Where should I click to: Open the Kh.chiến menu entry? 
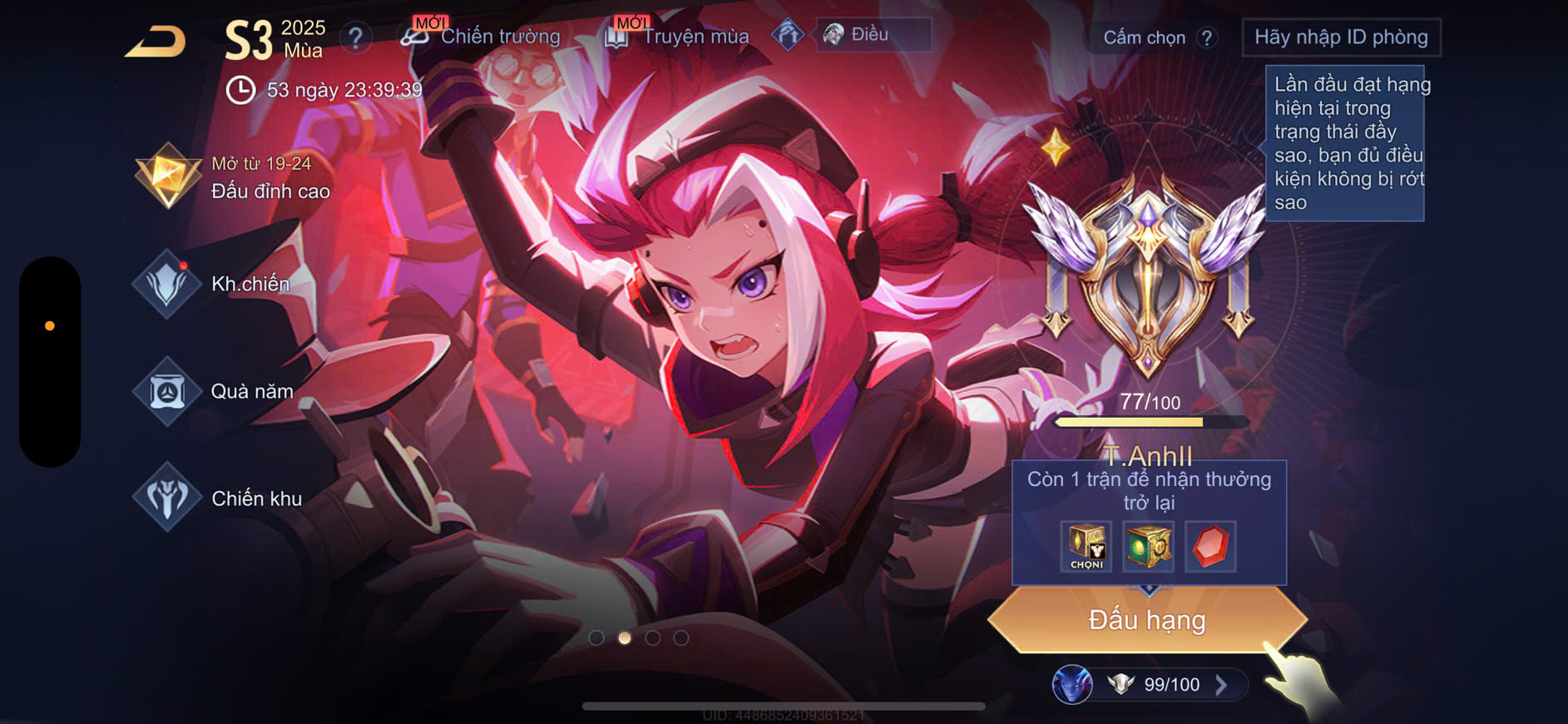(x=250, y=284)
